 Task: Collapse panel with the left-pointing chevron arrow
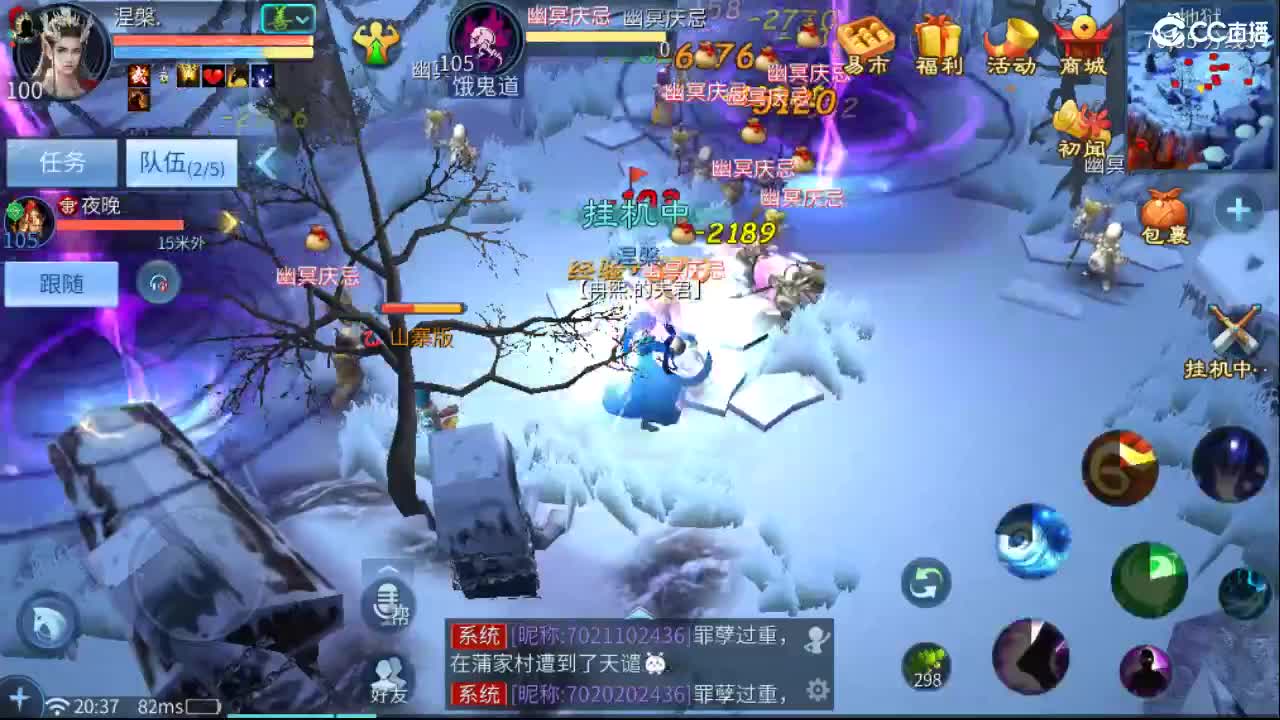click(263, 163)
